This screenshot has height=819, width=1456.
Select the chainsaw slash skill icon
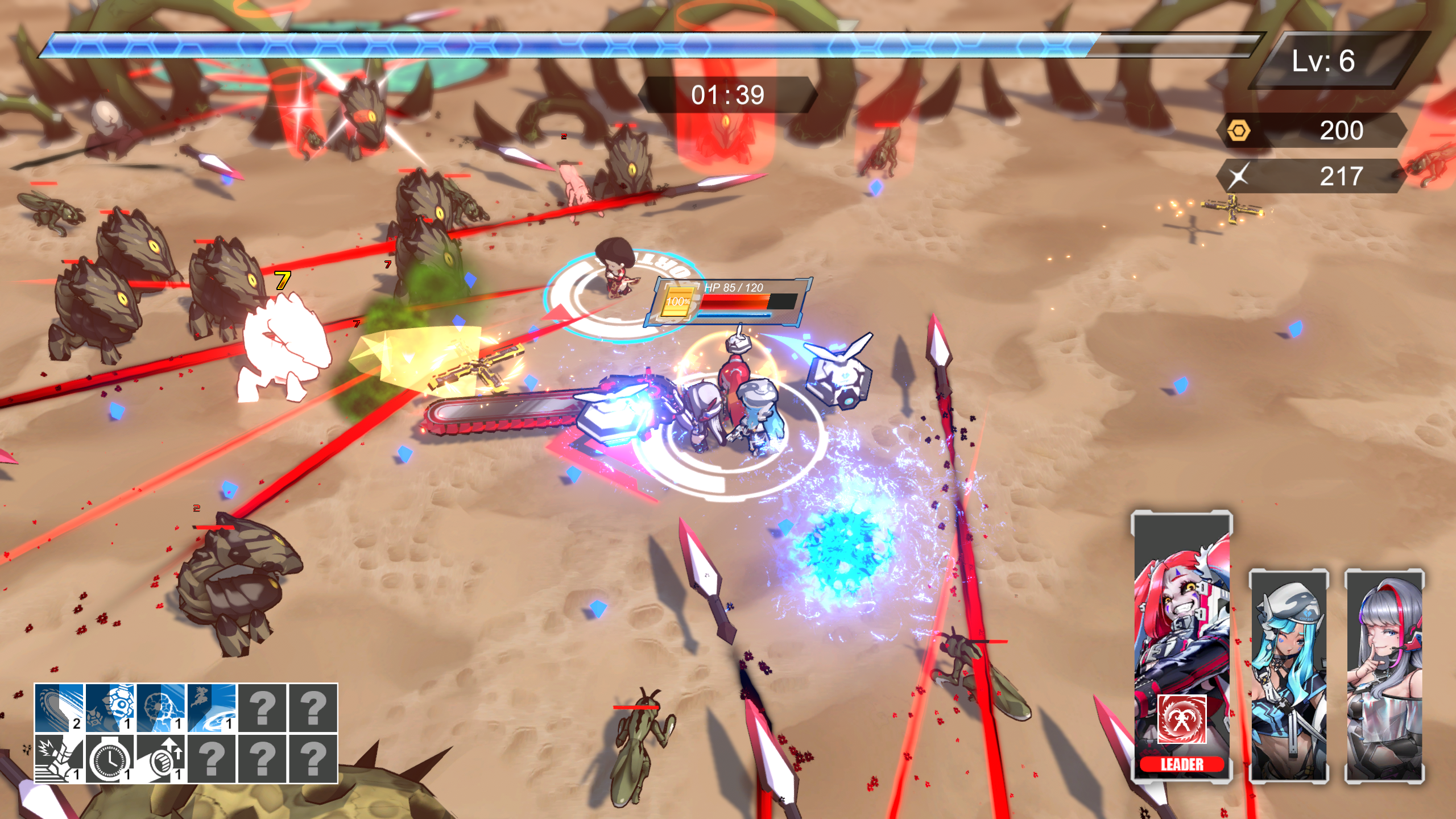tap(59, 708)
